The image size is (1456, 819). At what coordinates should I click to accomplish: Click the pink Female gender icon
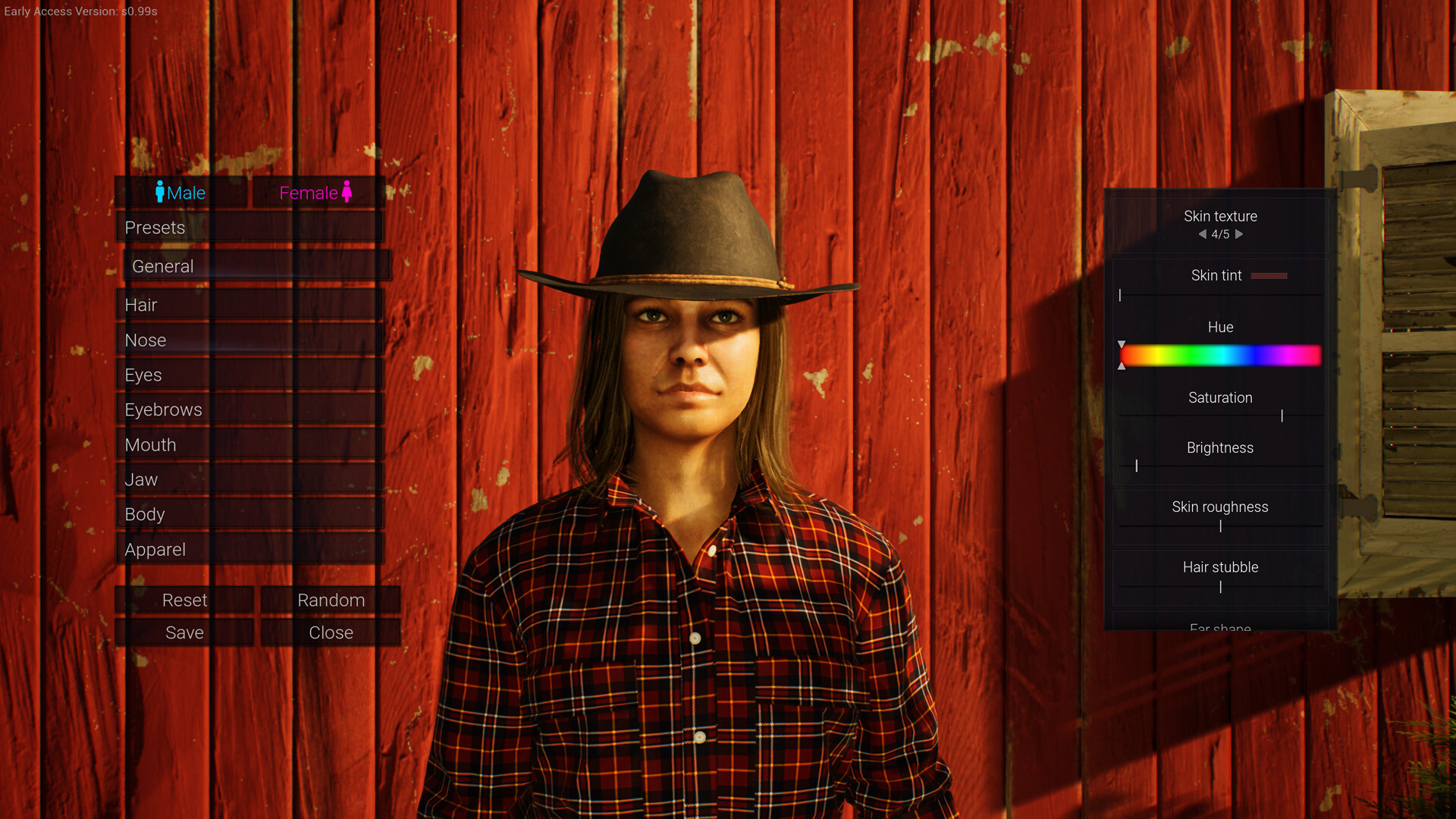tap(348, 193)
